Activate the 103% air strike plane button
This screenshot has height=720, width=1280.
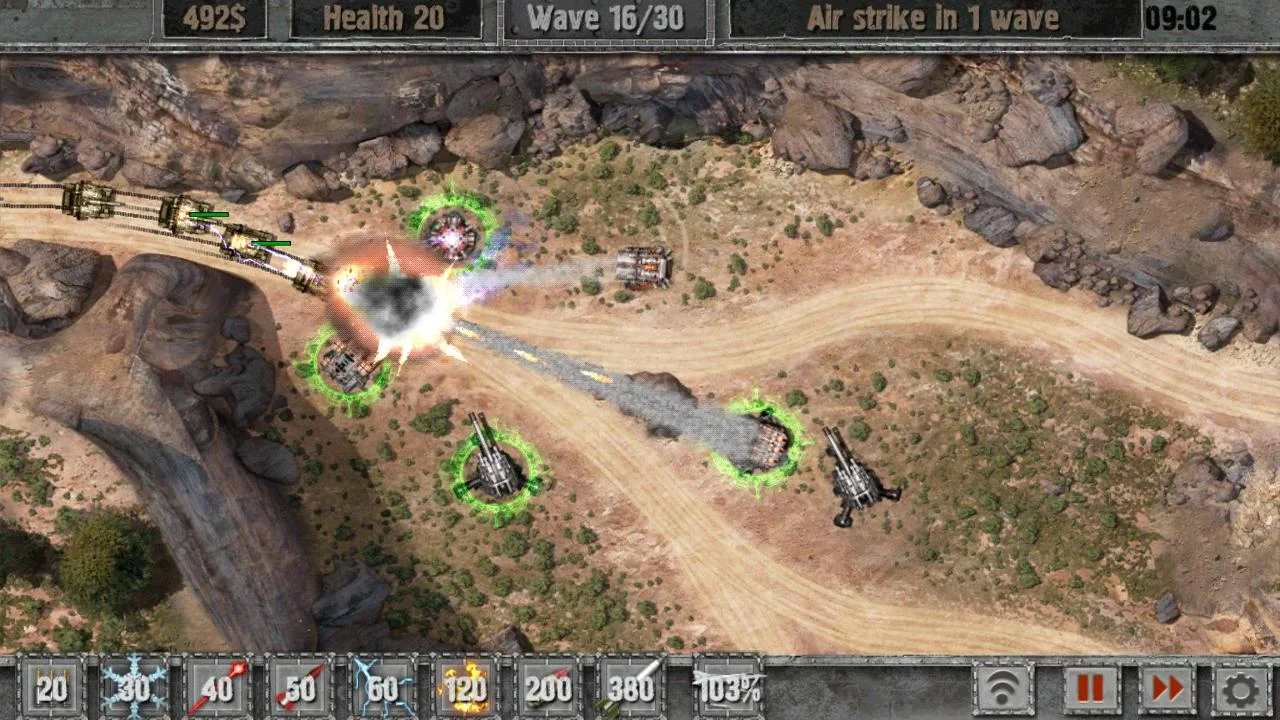(728, 687)
